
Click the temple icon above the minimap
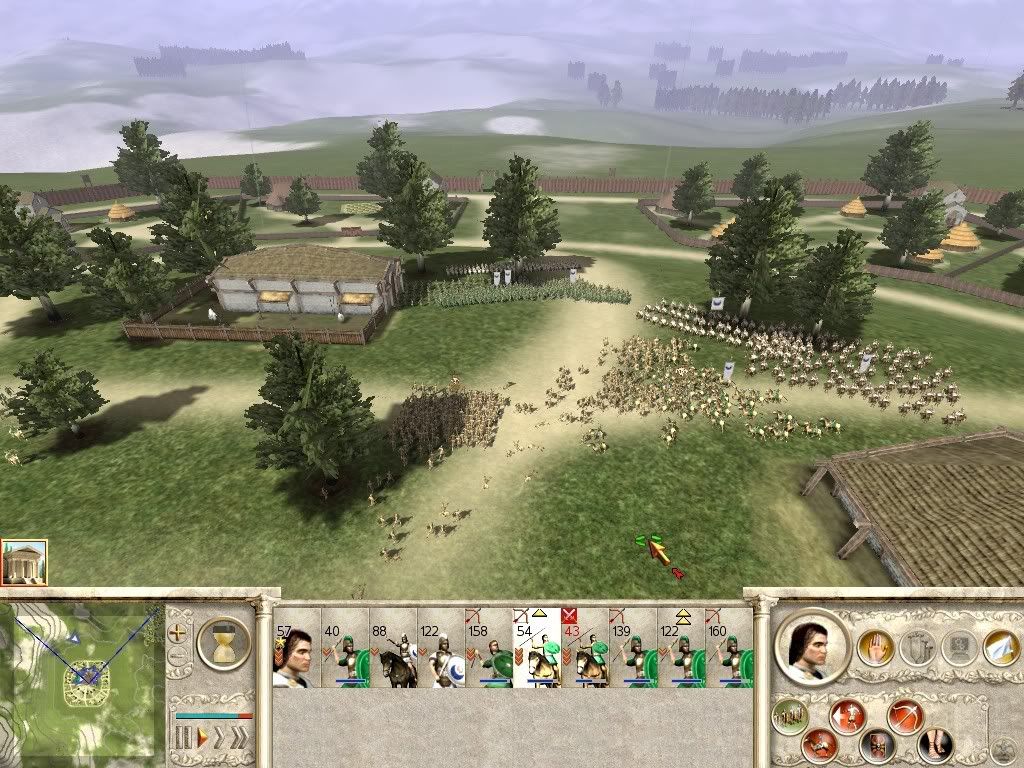24,562
